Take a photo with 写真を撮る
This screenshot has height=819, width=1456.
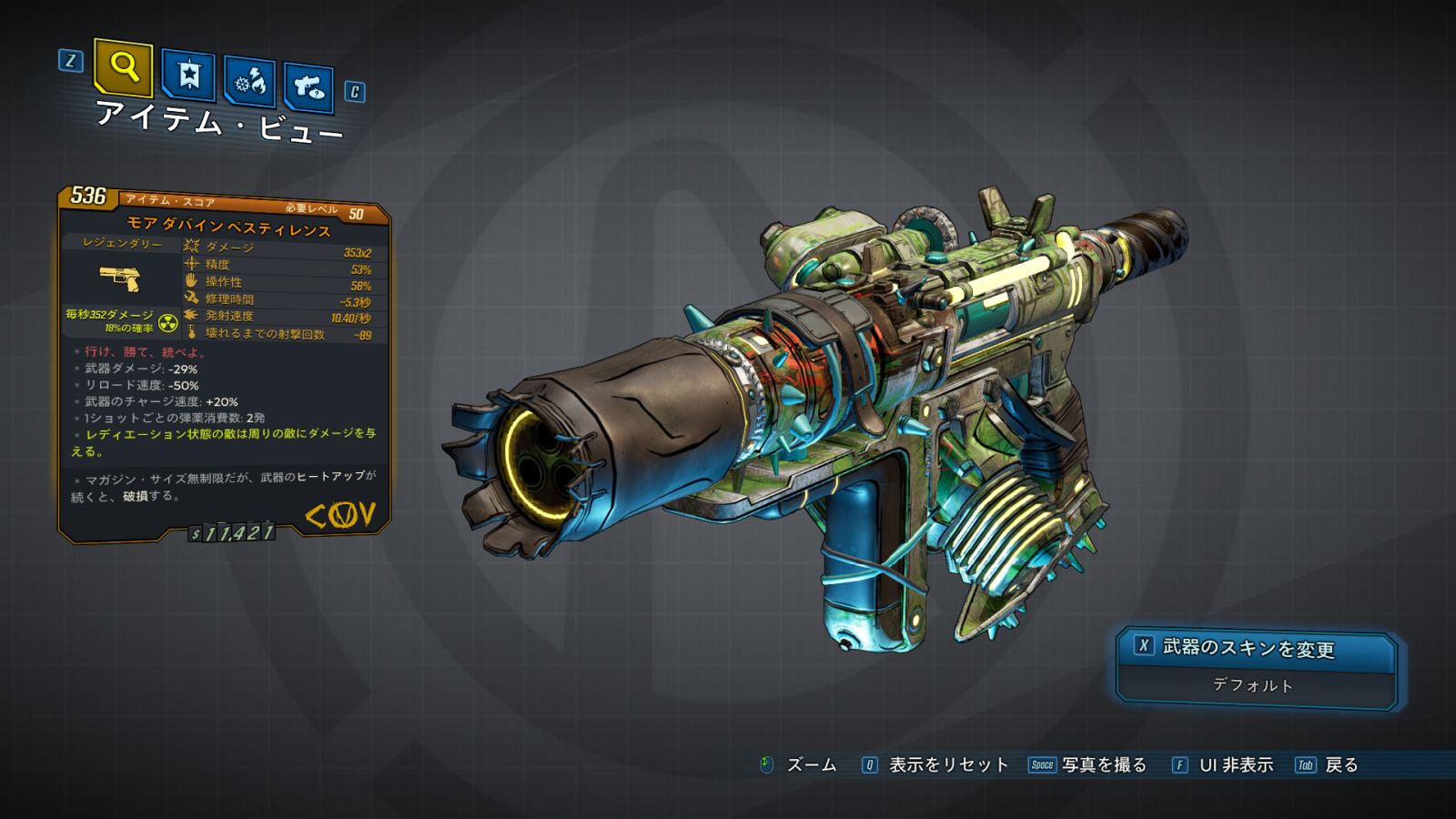coord(1088,765)
